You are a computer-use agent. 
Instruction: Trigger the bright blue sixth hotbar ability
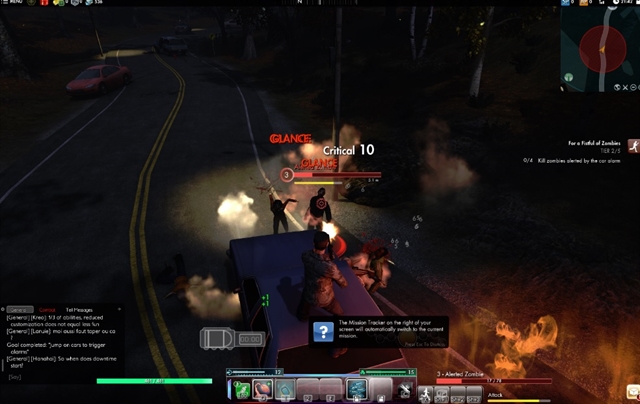pos(356,389)
